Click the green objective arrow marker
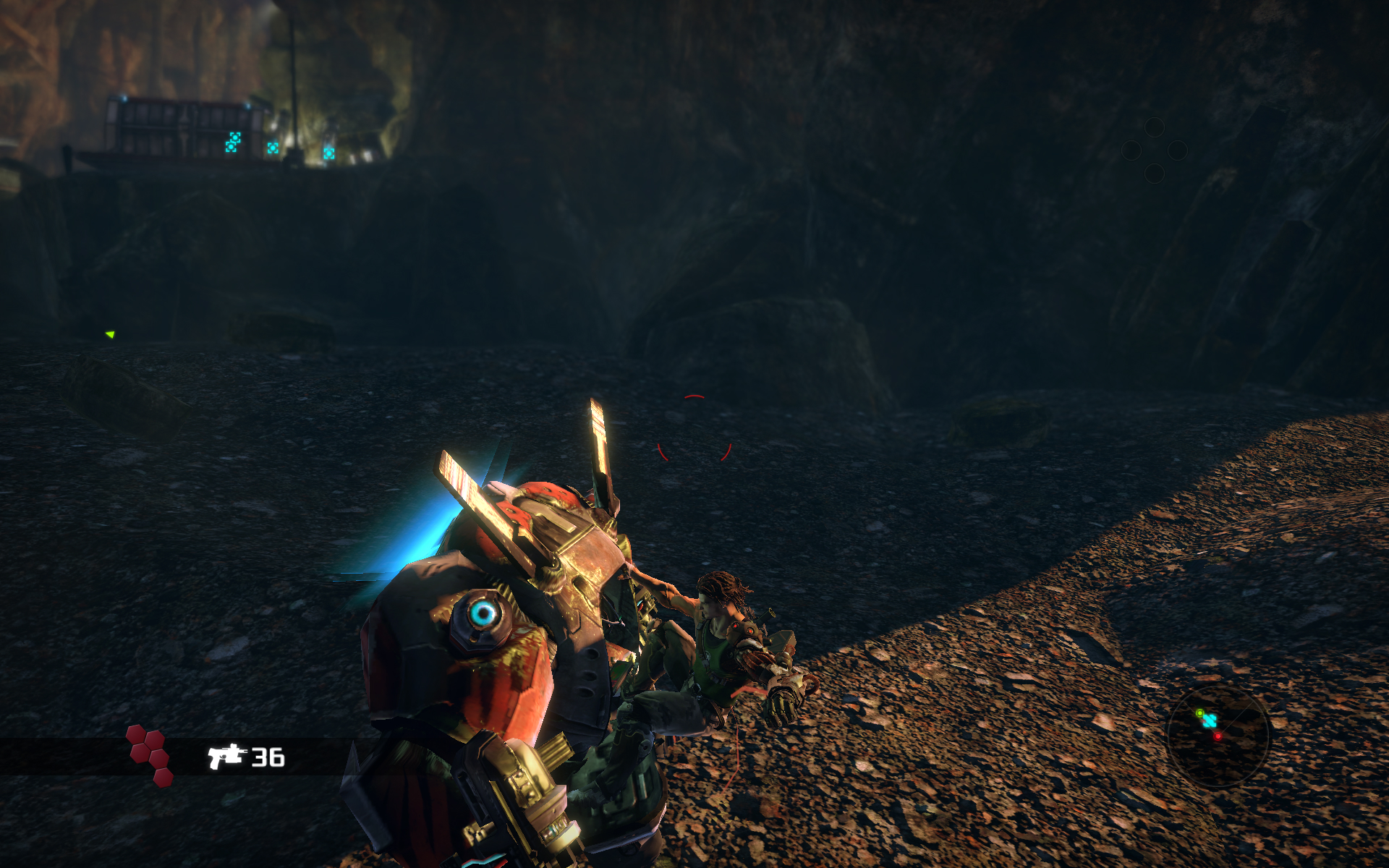Viewport: 1389px width, 868px height. point(110,334)
